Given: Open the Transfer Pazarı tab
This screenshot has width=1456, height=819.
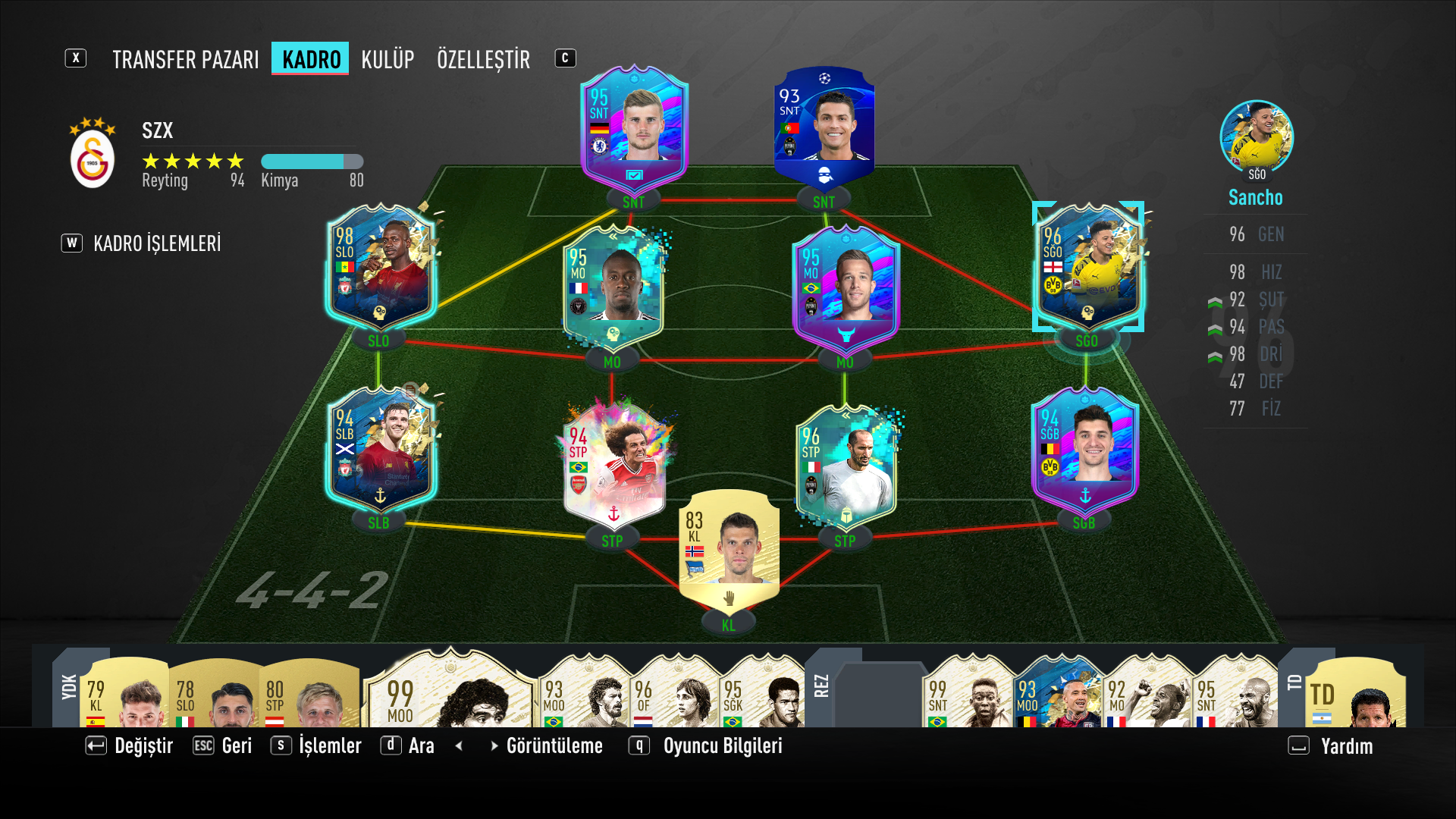Looking at the screenshot, I should pyautogui.click(x=186, y=59).
